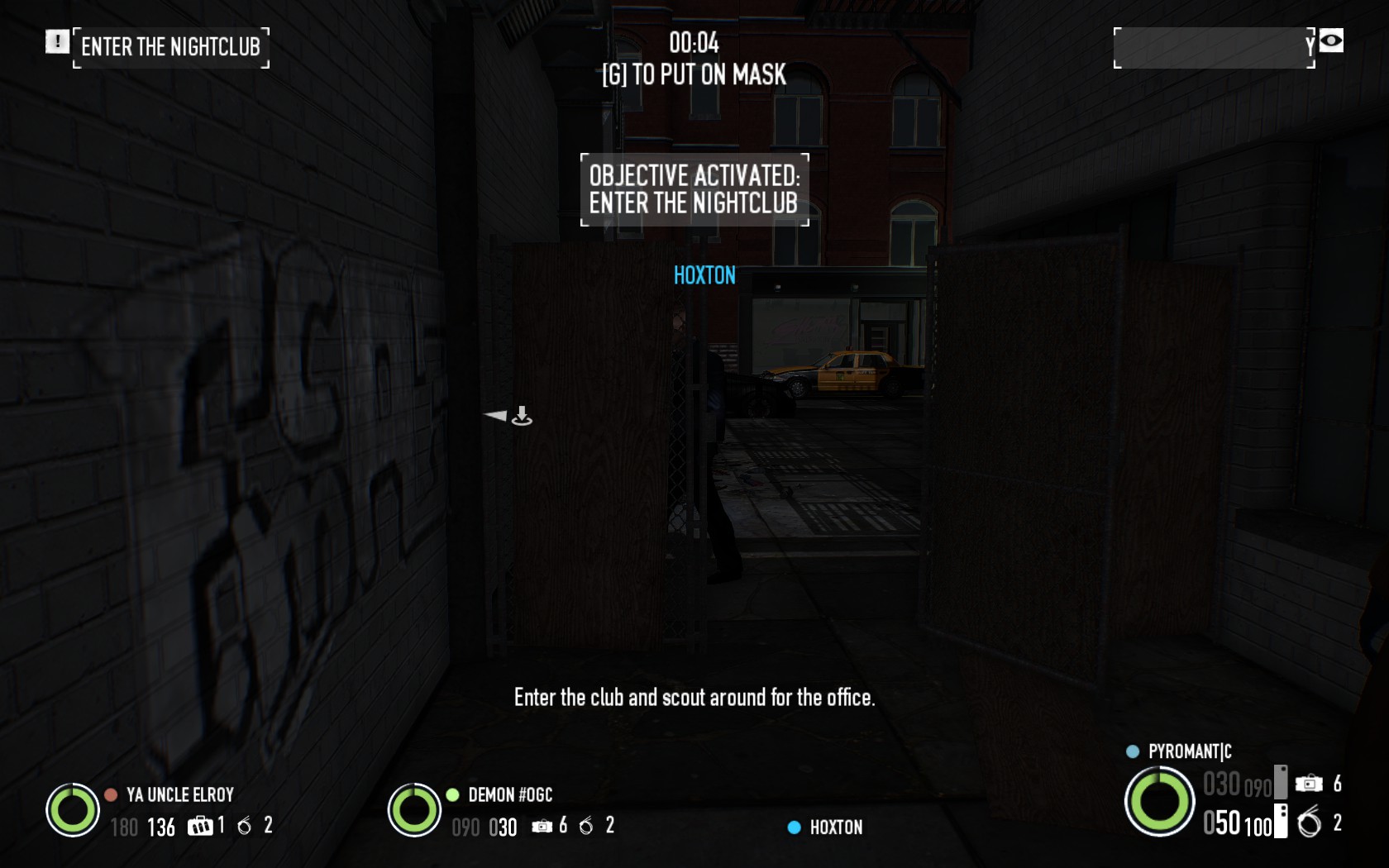
Task: Click the Objective Activated popup banner
Action: click(x=694, y=189)
